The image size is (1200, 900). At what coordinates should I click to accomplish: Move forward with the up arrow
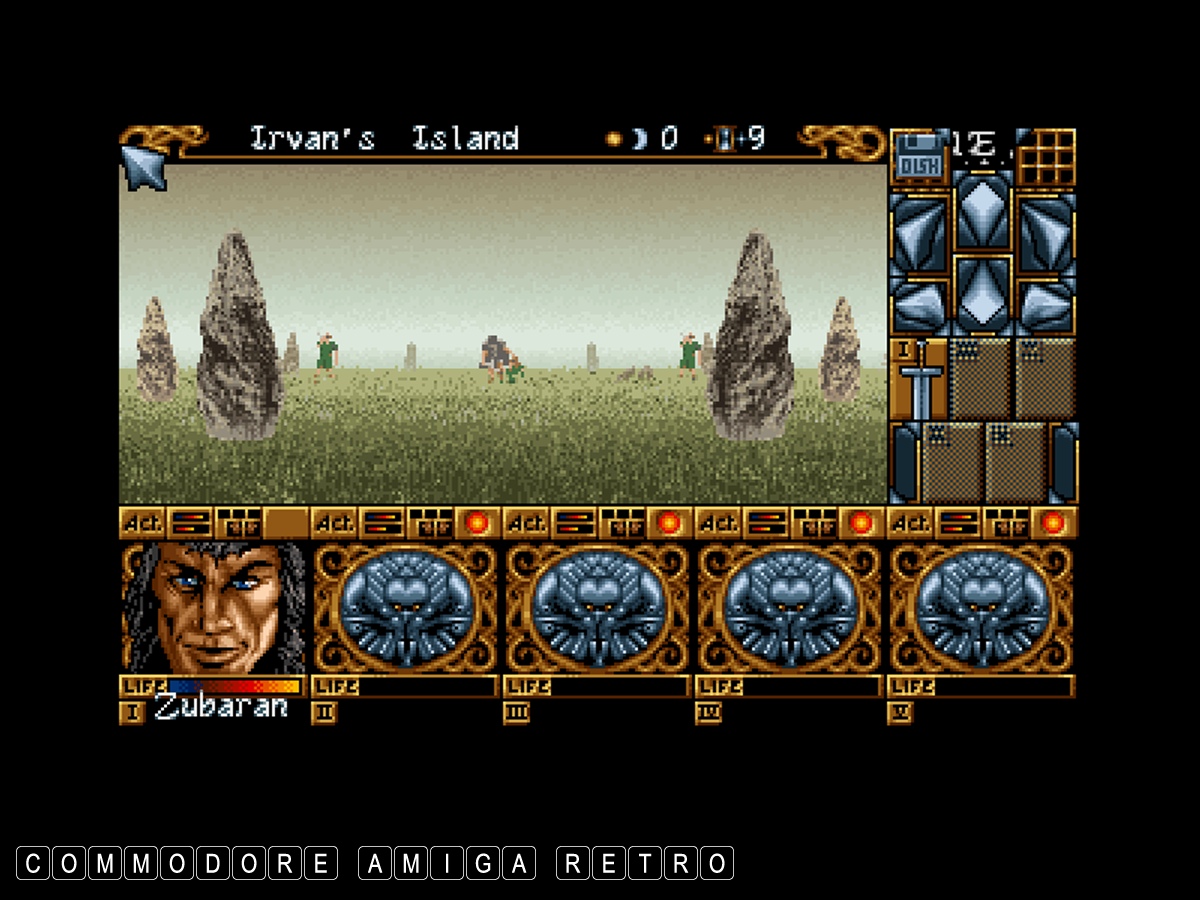983,213
